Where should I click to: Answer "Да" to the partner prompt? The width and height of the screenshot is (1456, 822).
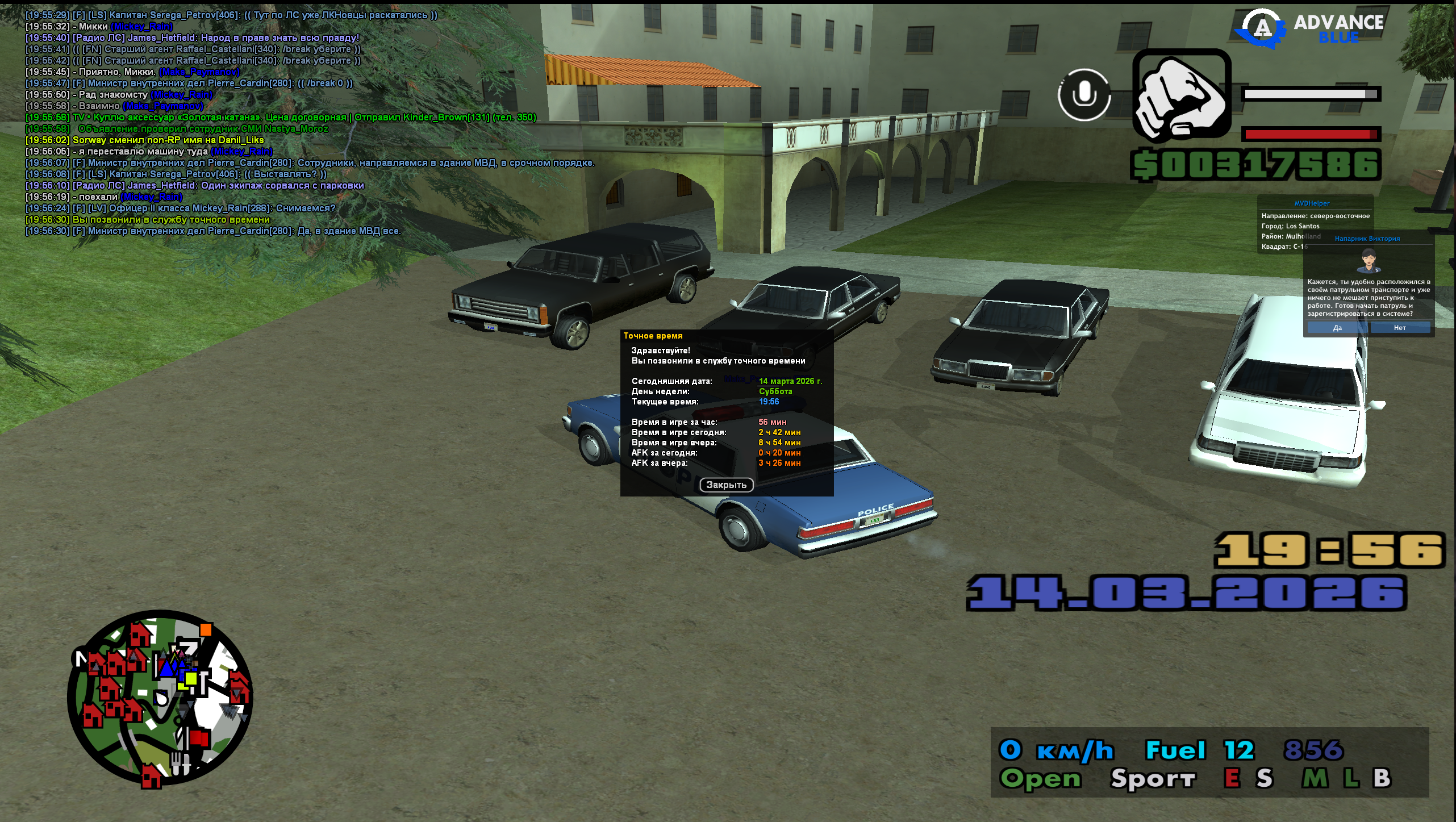point(1337,328)
